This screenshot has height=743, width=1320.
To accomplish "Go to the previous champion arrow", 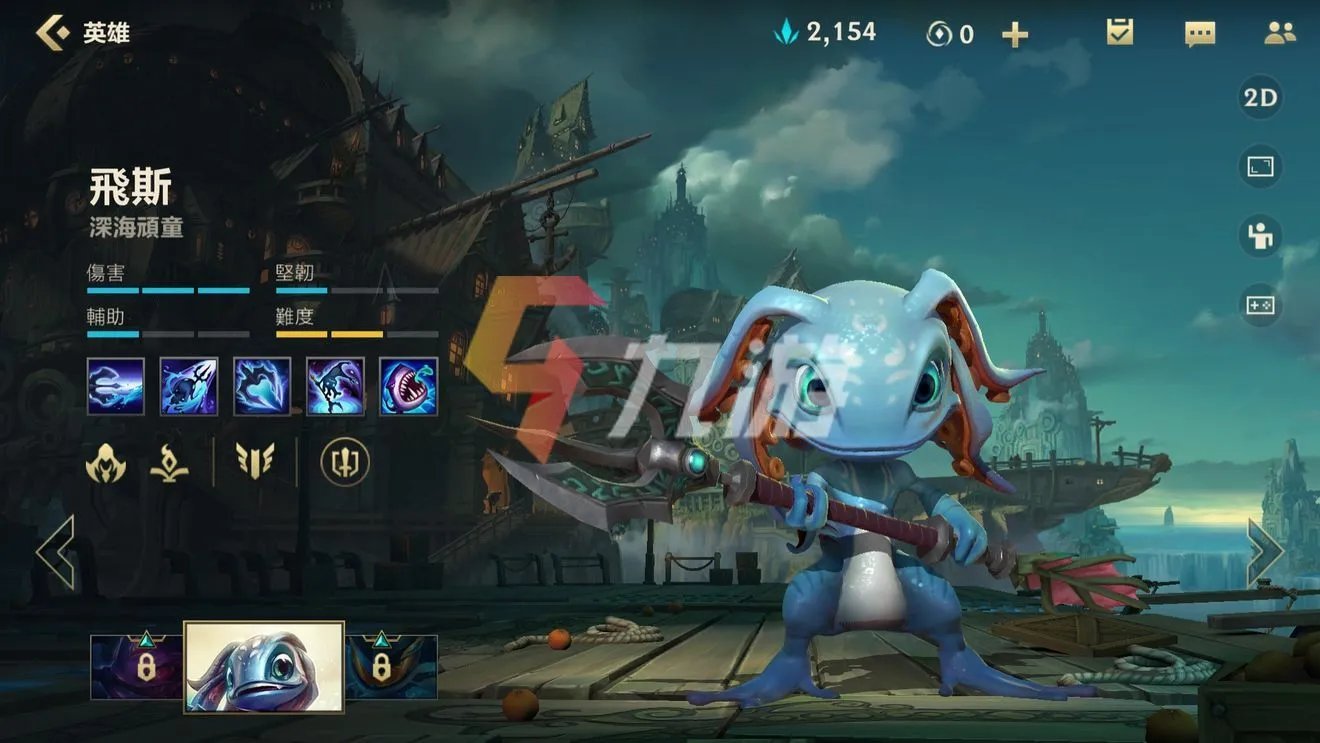I will (56, 552).
